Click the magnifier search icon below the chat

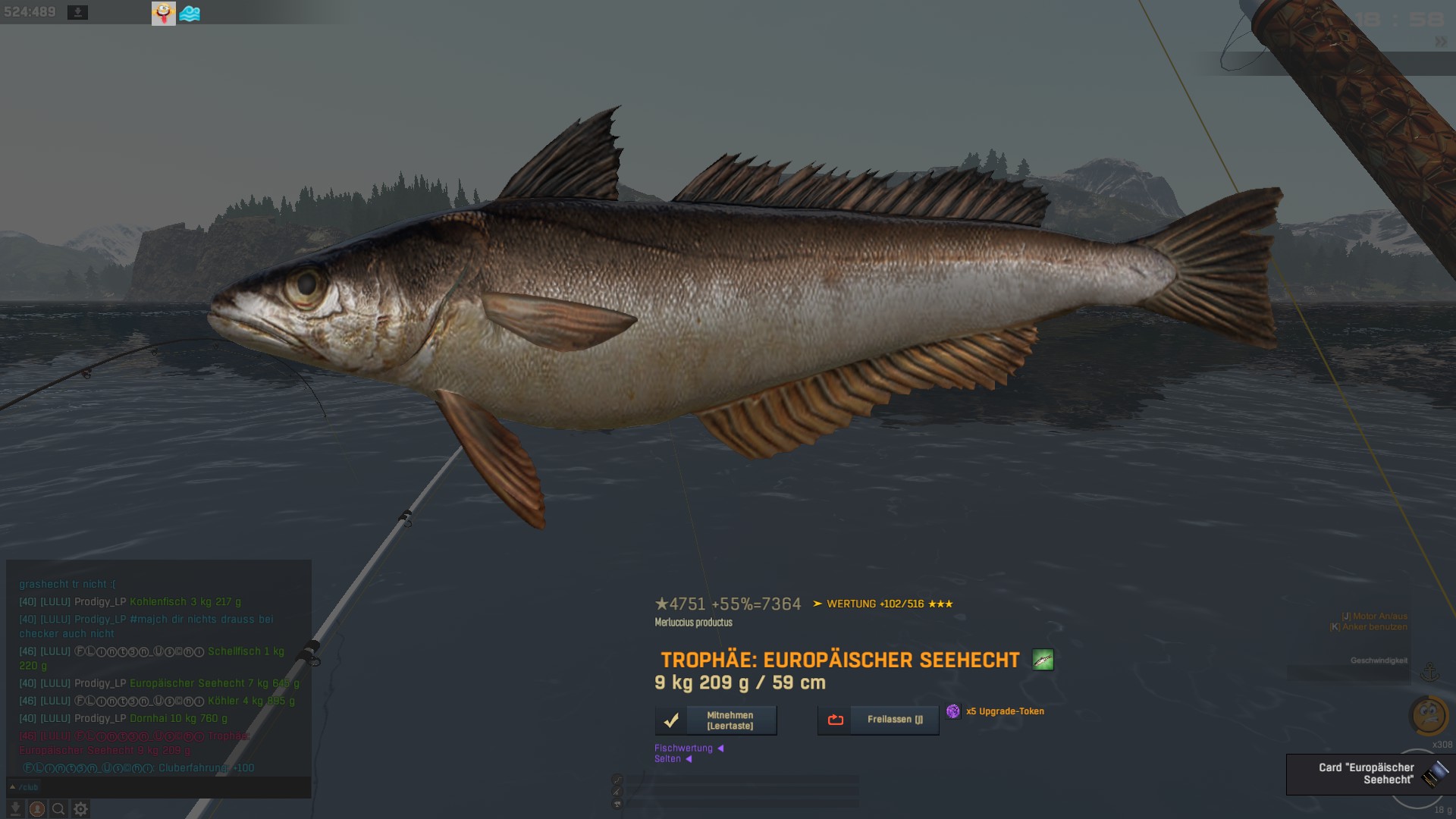58,809
